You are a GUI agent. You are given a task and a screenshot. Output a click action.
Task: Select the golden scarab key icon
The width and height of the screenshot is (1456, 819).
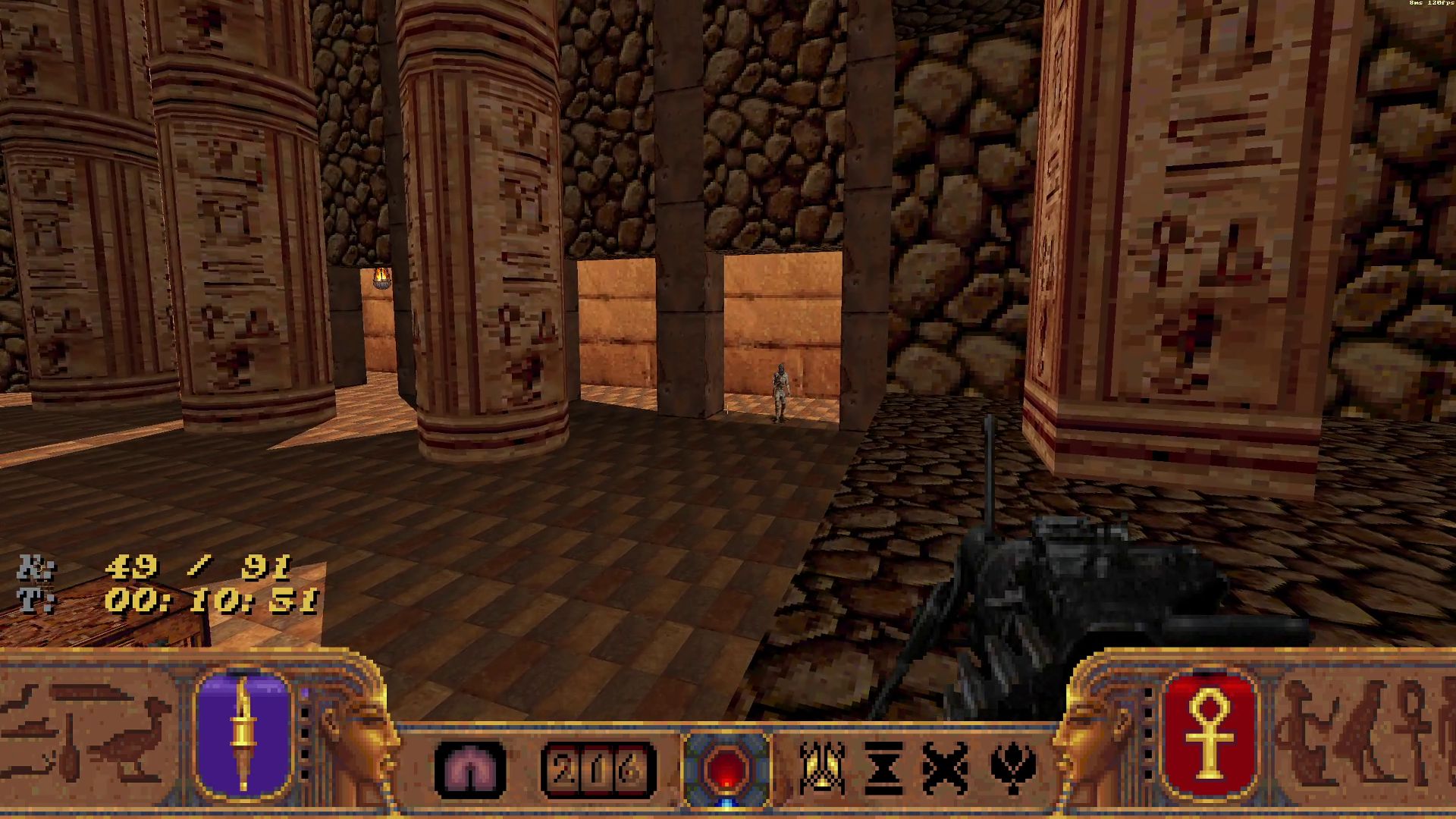pyautogui.click(x=822, y=767)
